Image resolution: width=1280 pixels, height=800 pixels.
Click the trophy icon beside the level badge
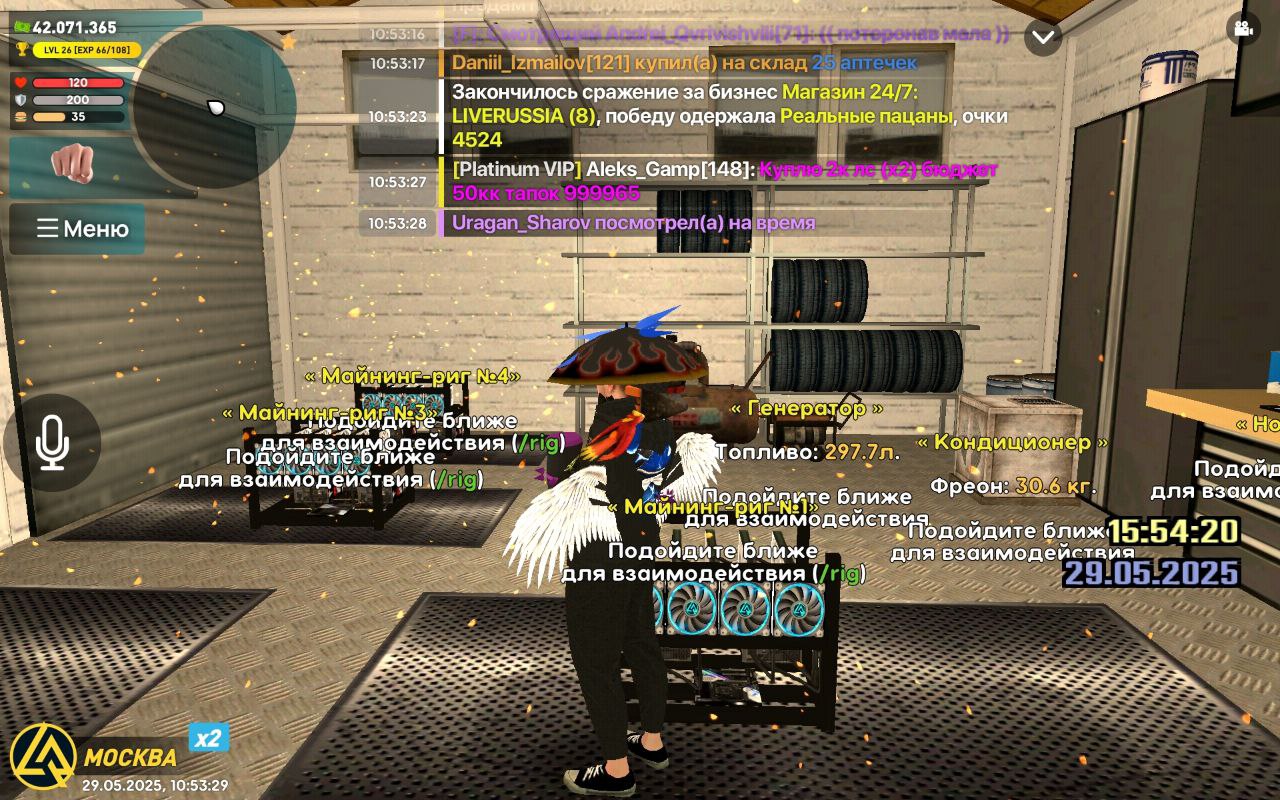click(21, 49)
